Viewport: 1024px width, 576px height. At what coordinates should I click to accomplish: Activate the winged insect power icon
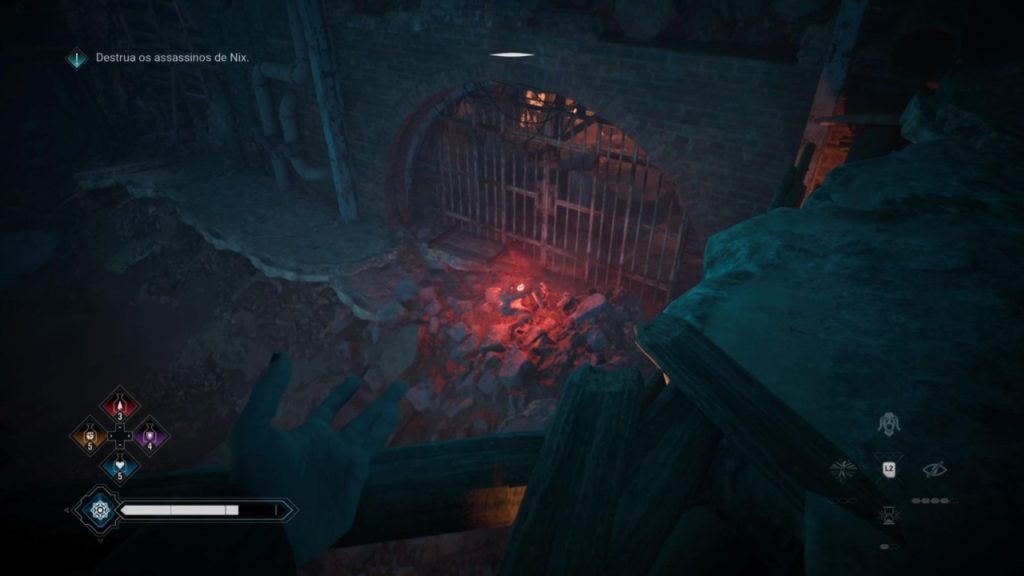[x=845, y=468]
